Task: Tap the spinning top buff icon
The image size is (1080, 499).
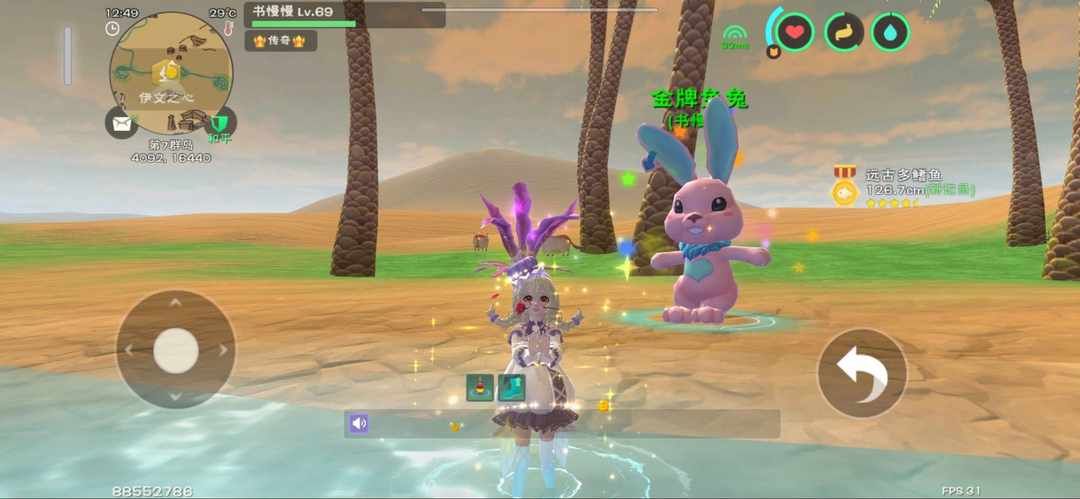Action: 480,387
